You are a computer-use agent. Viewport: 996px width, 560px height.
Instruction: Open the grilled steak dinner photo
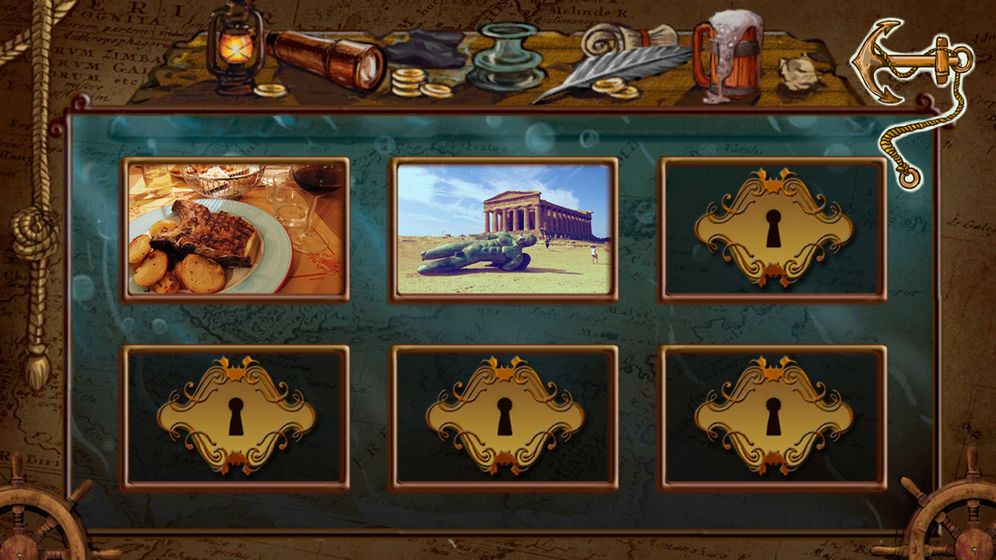pyautogui.click(x=235, y=229)
